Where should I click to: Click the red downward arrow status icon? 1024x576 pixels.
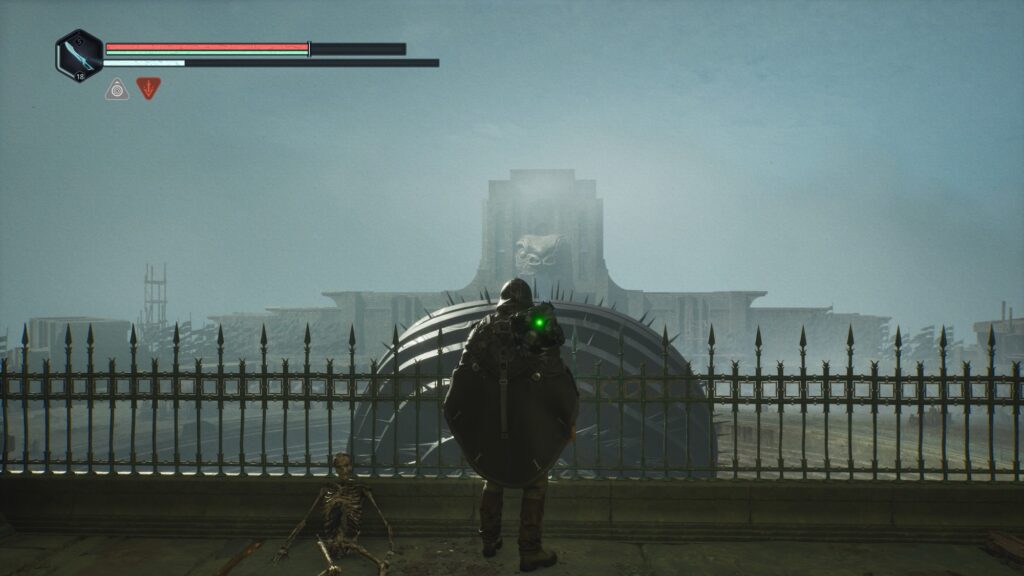[148, 89]
